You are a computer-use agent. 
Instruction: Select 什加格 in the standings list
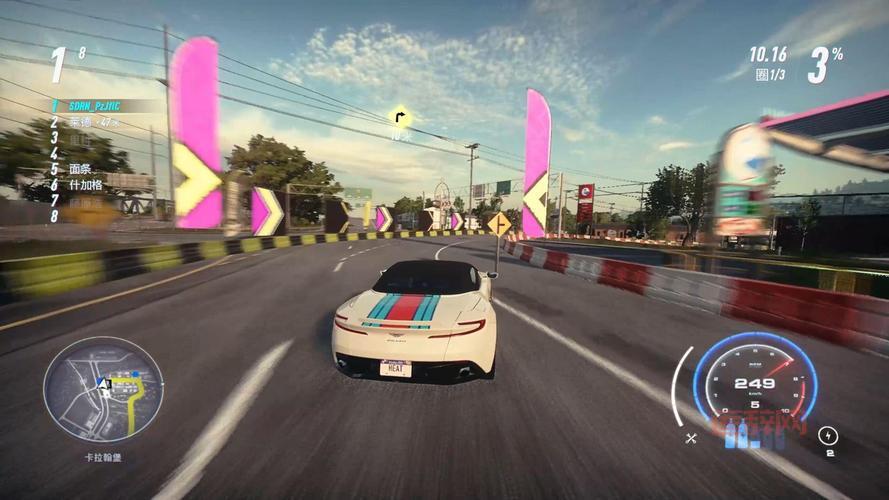[x=86, y=185]
